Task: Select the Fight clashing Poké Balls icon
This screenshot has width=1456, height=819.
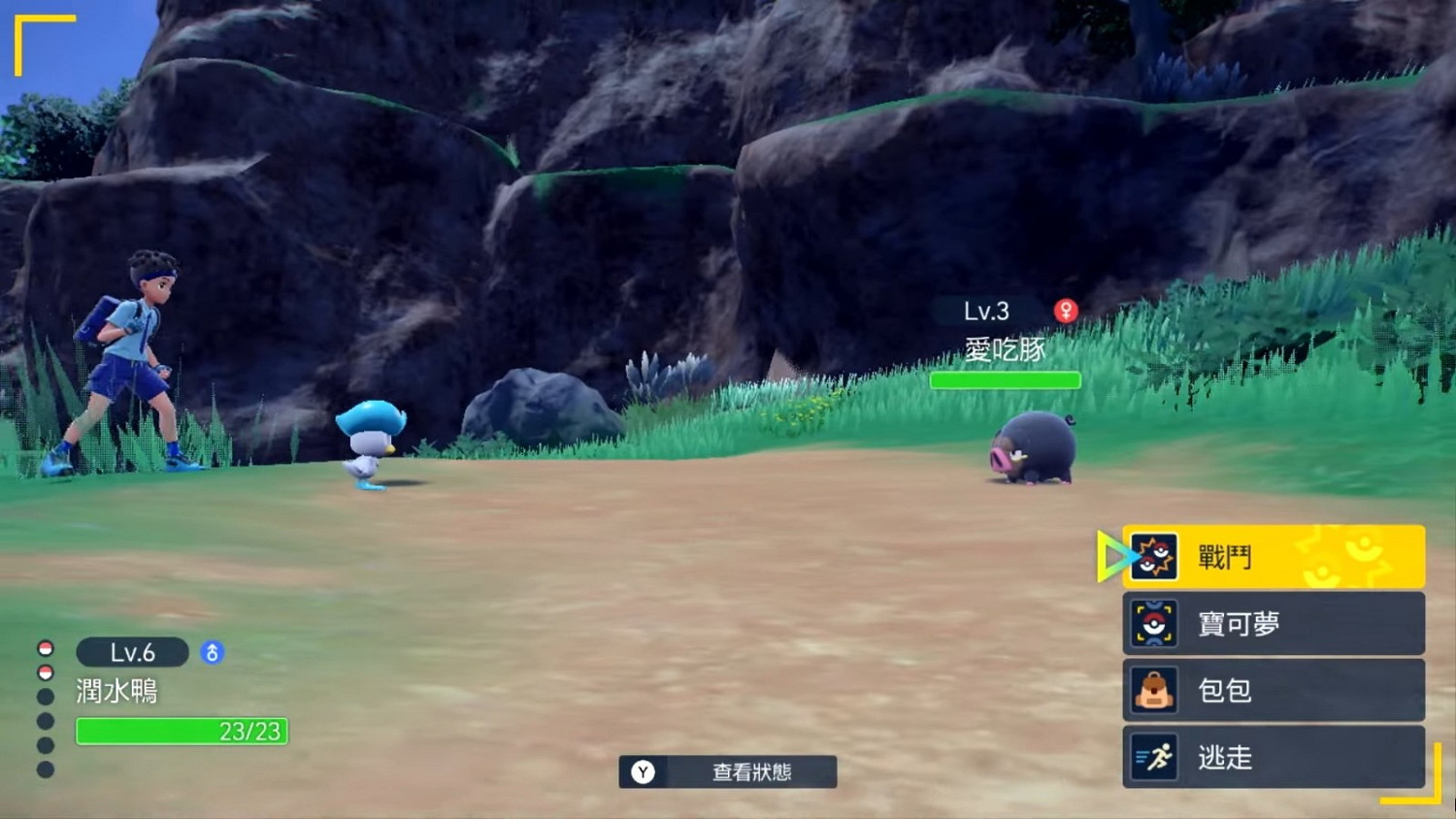Action: coord(1156,555)
